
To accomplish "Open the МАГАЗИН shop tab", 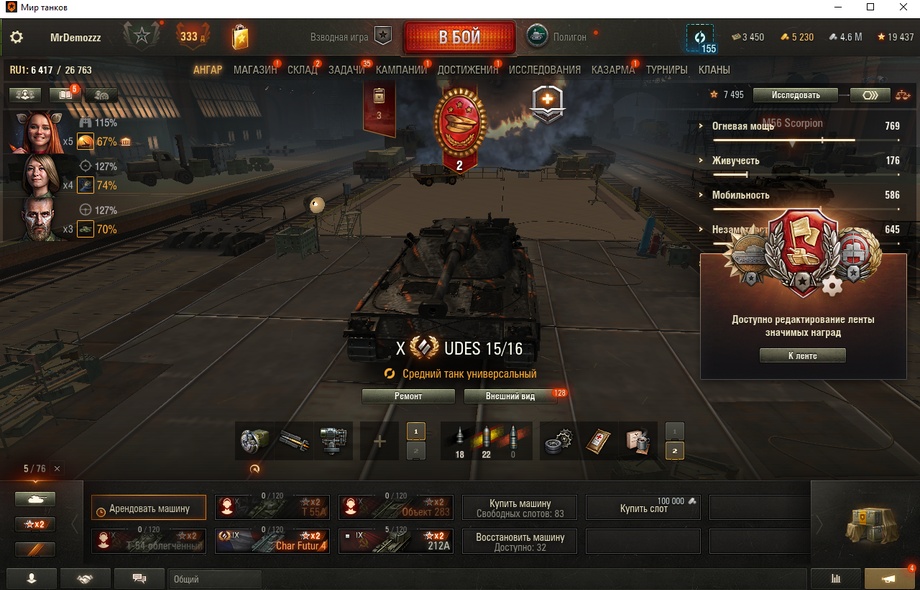I will [x=255, y=70].
